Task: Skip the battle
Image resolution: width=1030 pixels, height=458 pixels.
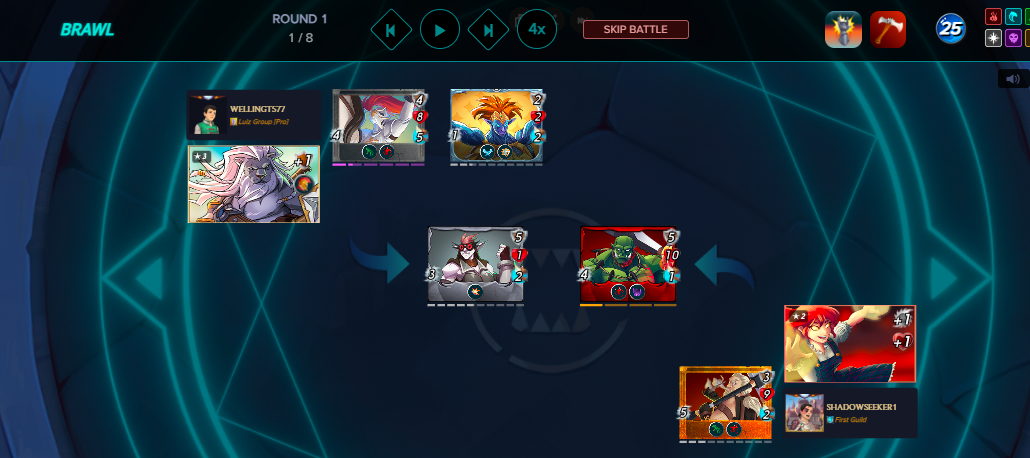Action: (636, 29)
